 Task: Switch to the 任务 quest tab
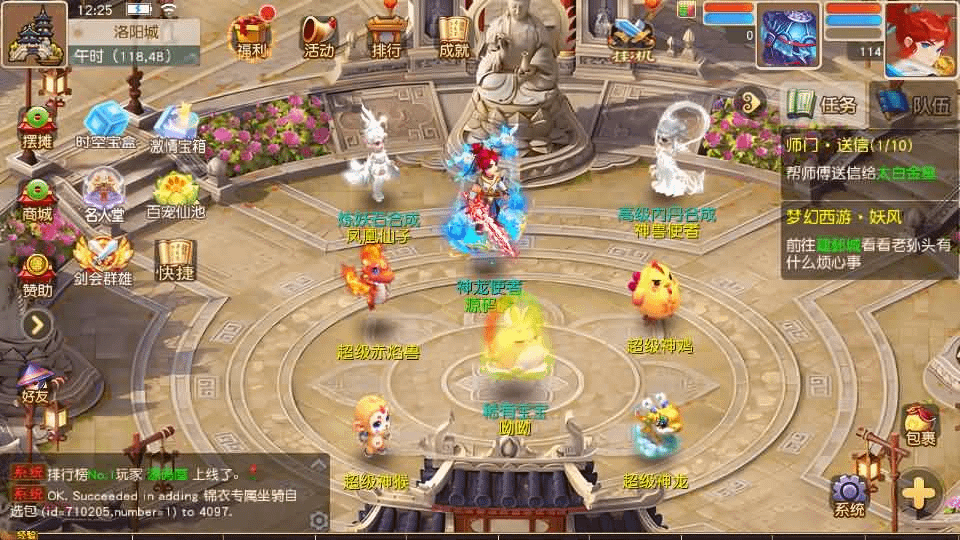(x=825, y=103)
